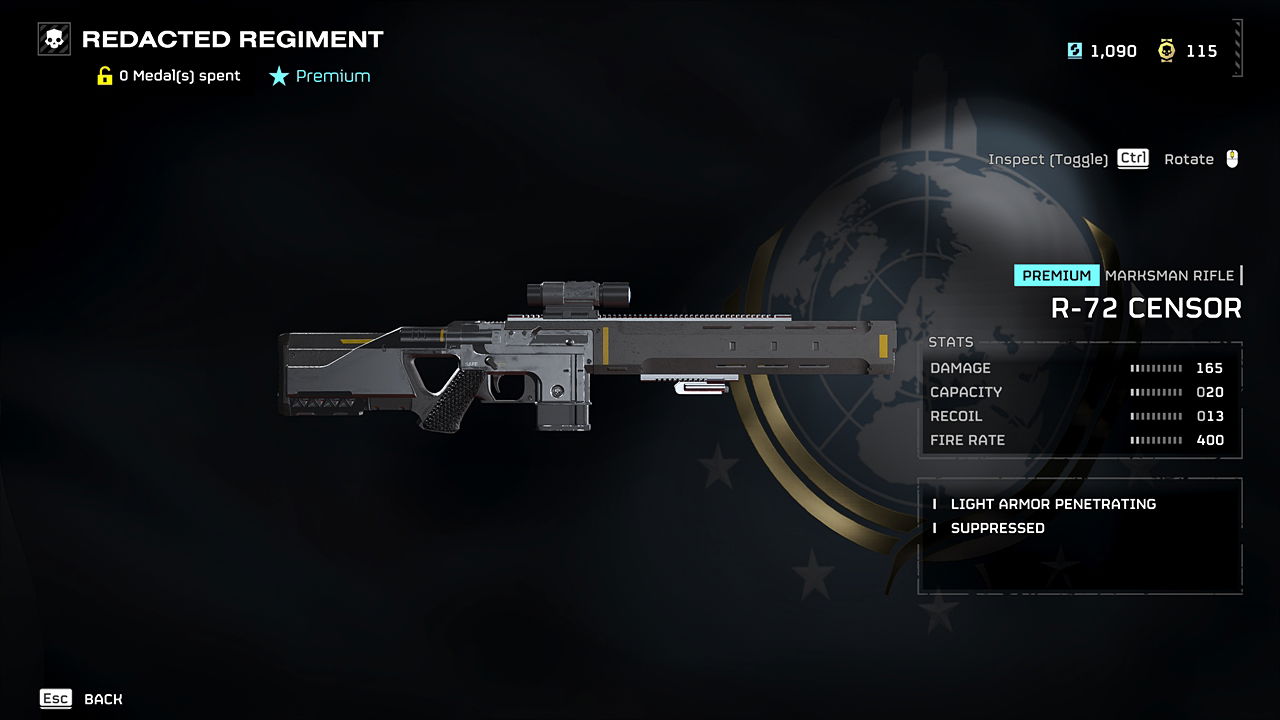Click the Ctrl key prompt for Inspect
This screenshot has width=1280, height=720.
(1131, 158)
